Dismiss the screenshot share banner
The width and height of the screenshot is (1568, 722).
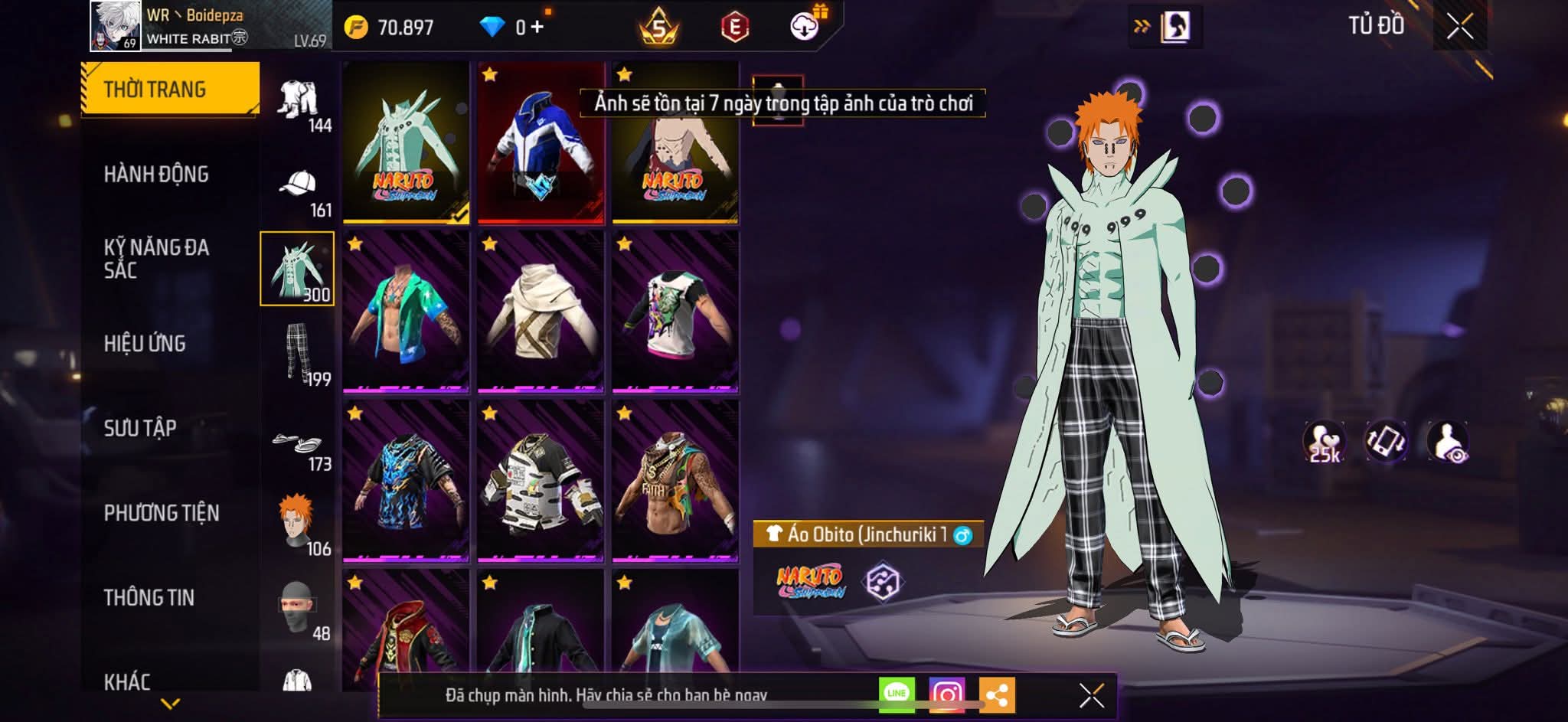click(x=1091, y=695)
